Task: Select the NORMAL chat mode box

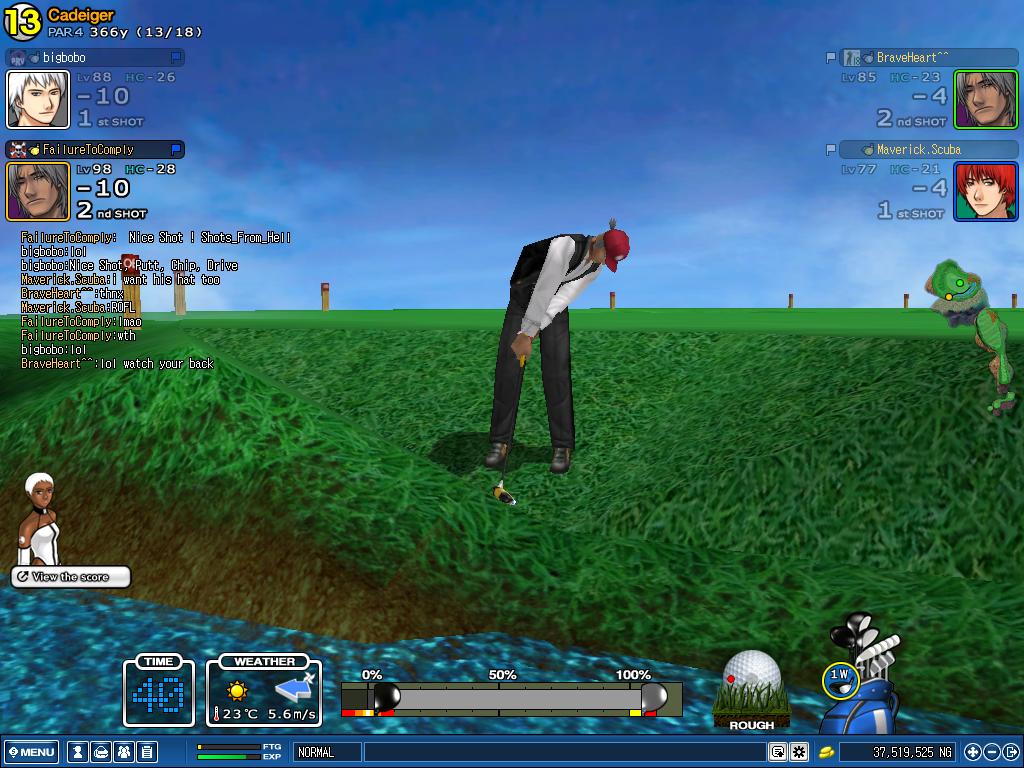Action: tap(326, 752)
